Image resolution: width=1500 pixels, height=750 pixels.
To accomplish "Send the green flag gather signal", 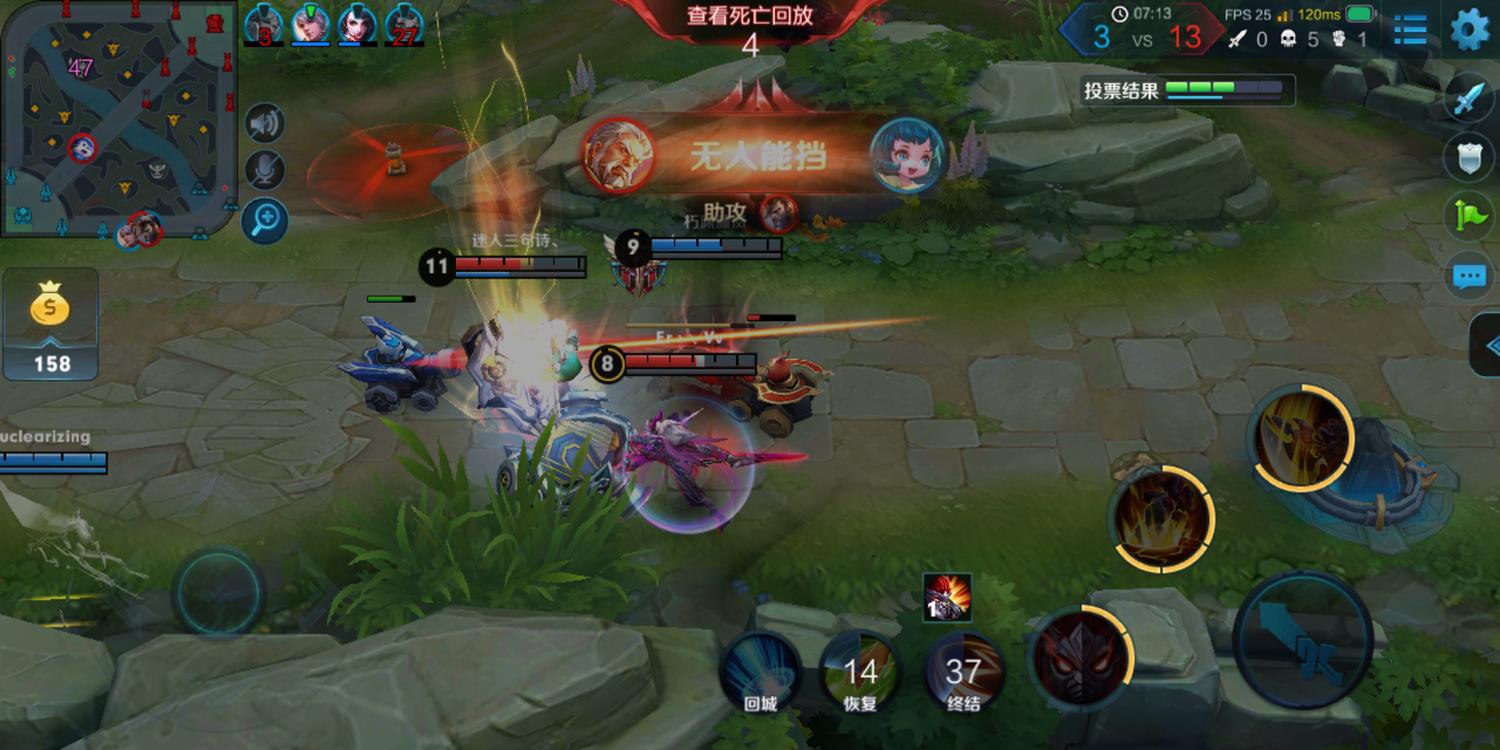I will 1469,215.
